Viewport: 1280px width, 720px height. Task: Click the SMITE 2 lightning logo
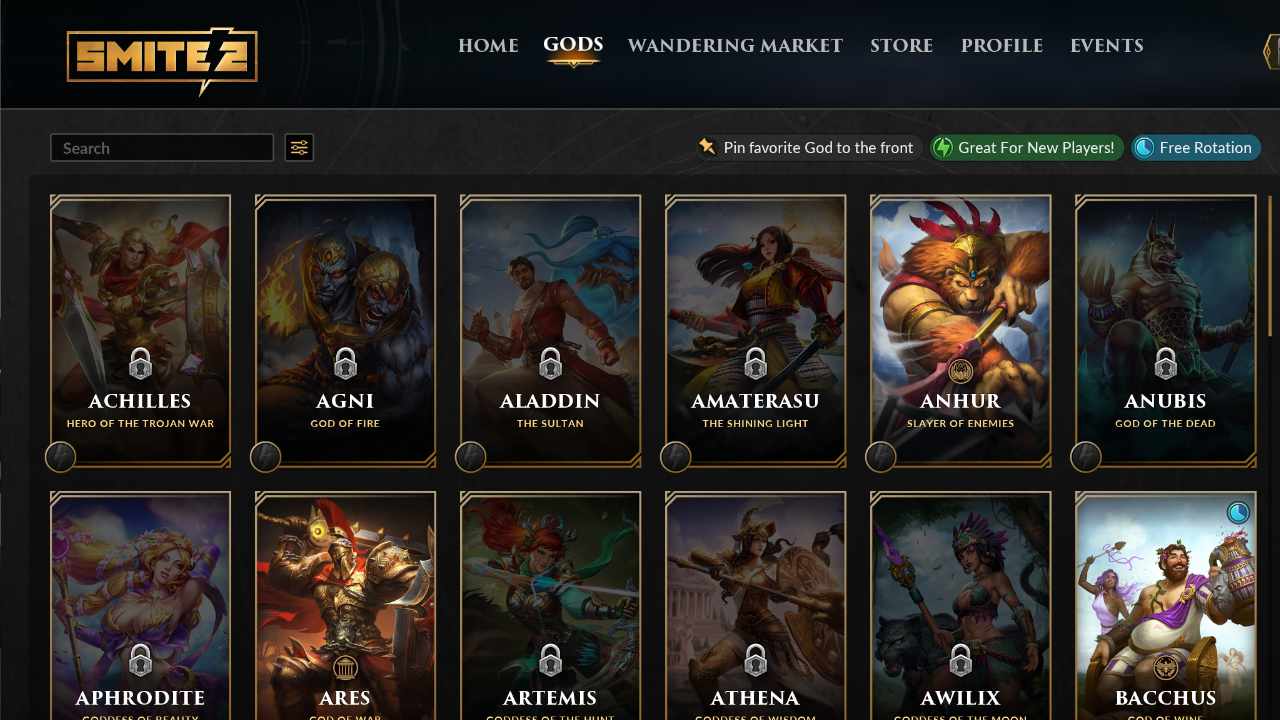pos(161,59)
